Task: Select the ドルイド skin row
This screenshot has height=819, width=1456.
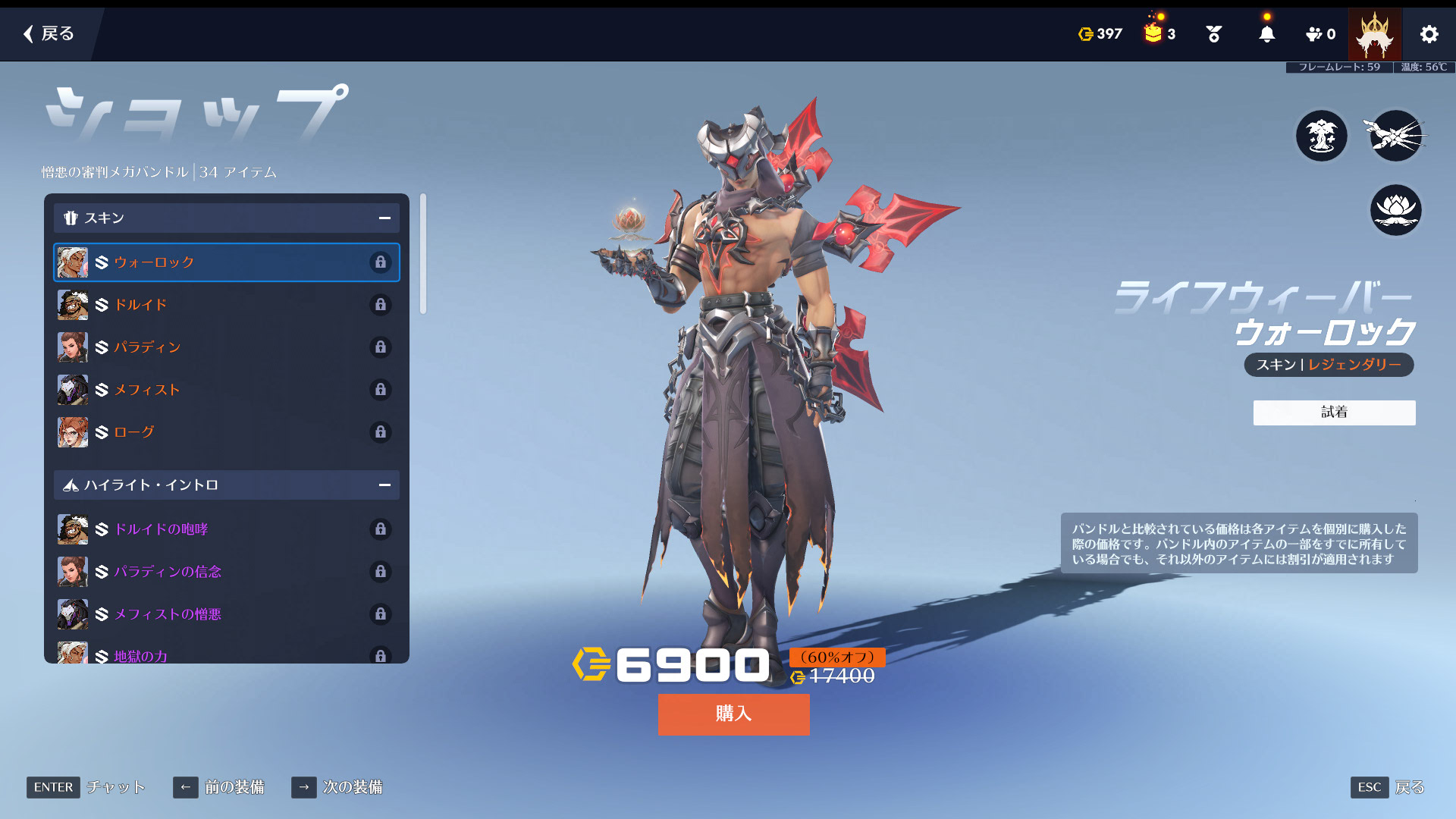Action: click(x=226, y=305)
